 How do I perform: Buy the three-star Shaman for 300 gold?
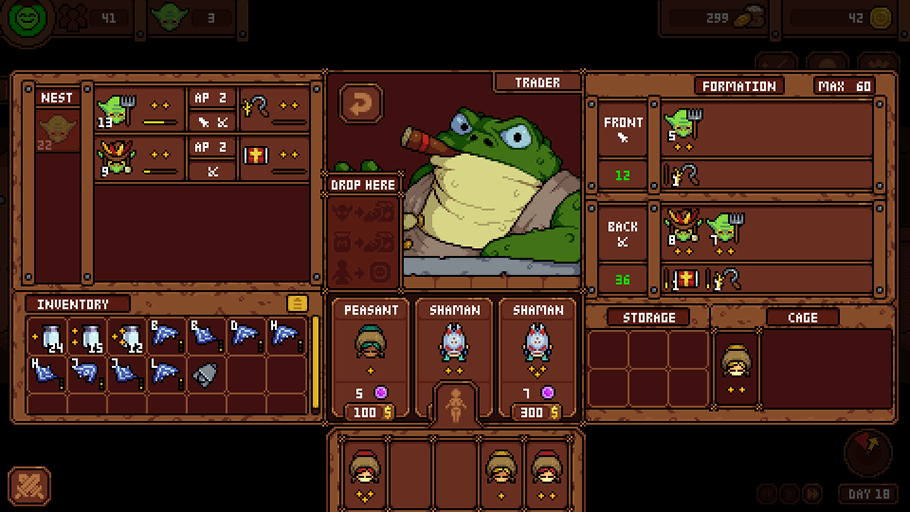click(537, 411)
